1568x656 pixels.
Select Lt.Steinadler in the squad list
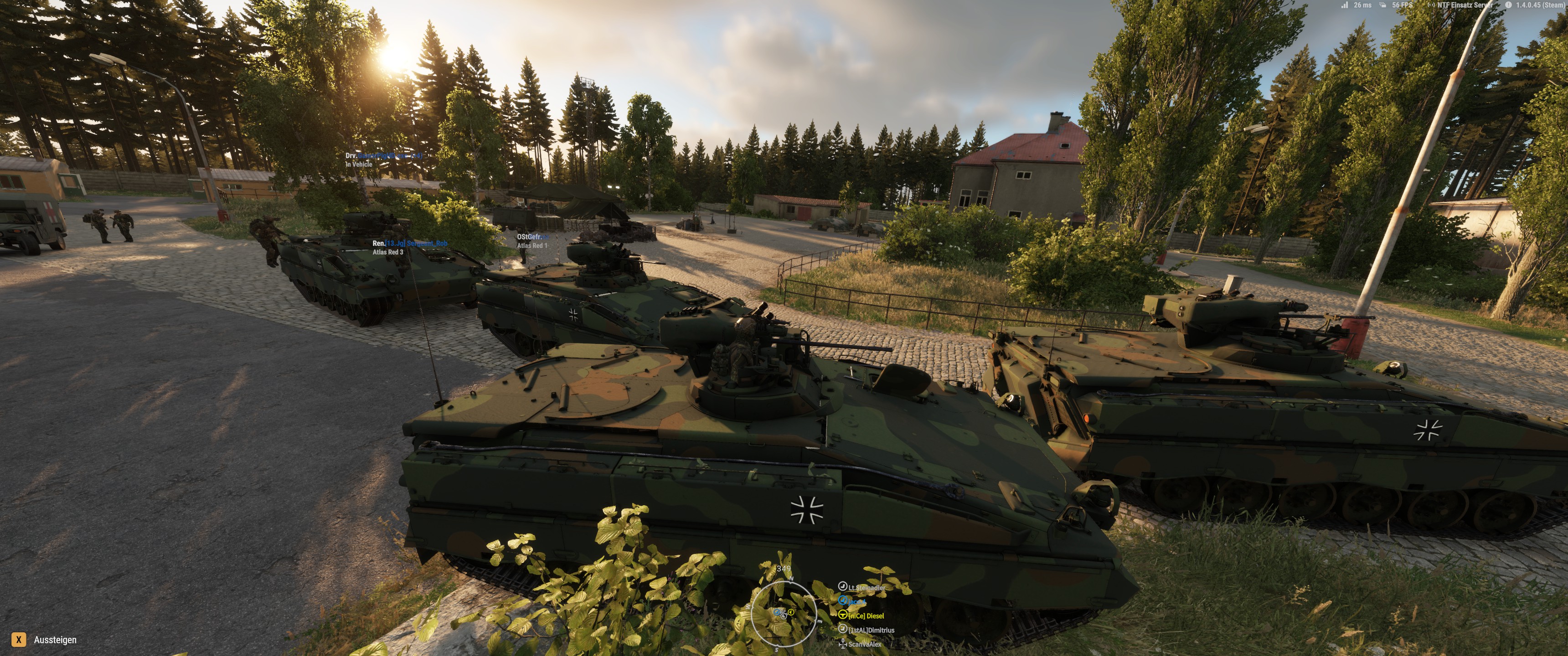pyautogui.click(x=867, y=588)
